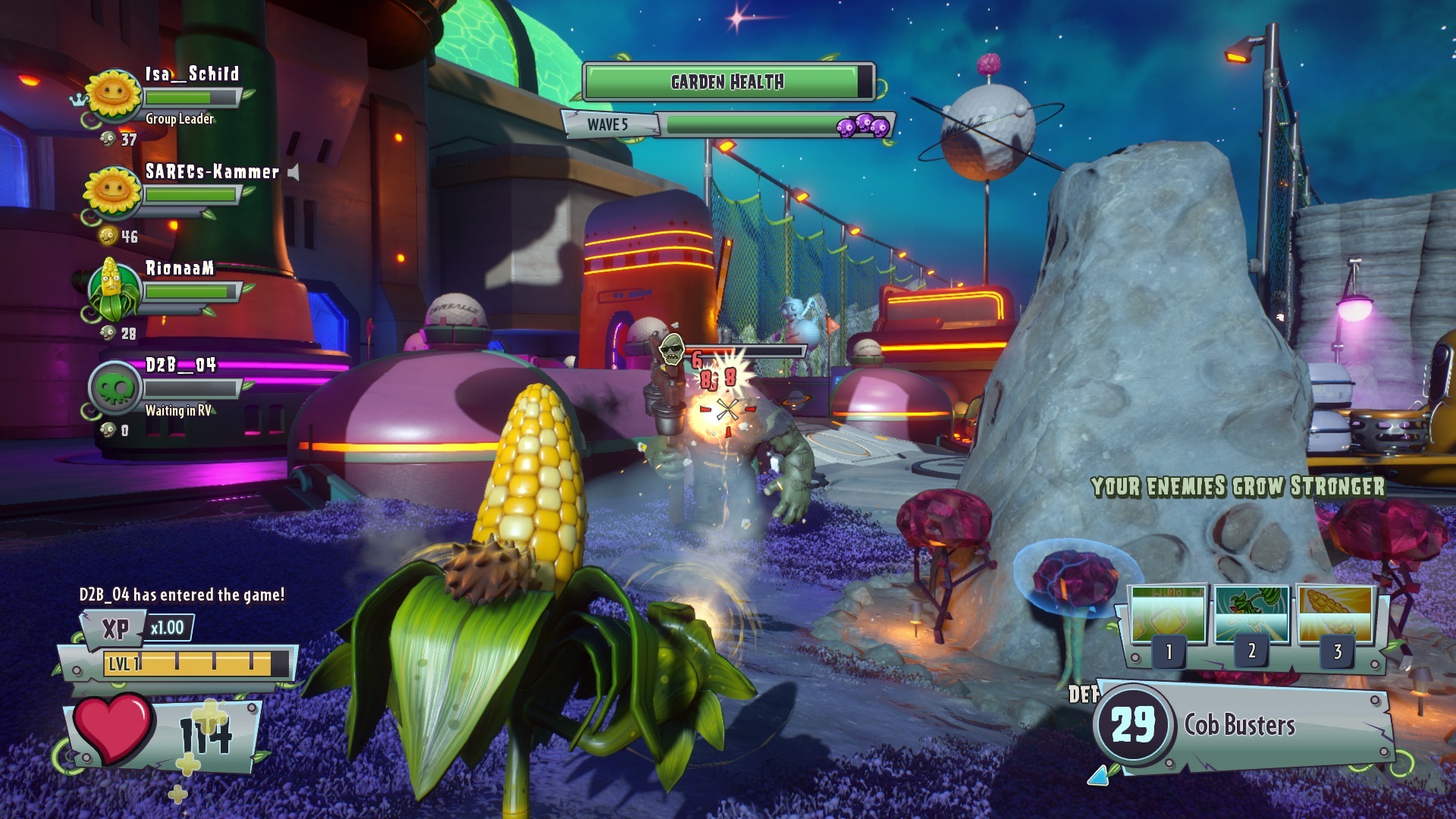Select the ability slot numbered 1
Image resolution: width=1456 pixels, height=819 pixels.
1168,618
